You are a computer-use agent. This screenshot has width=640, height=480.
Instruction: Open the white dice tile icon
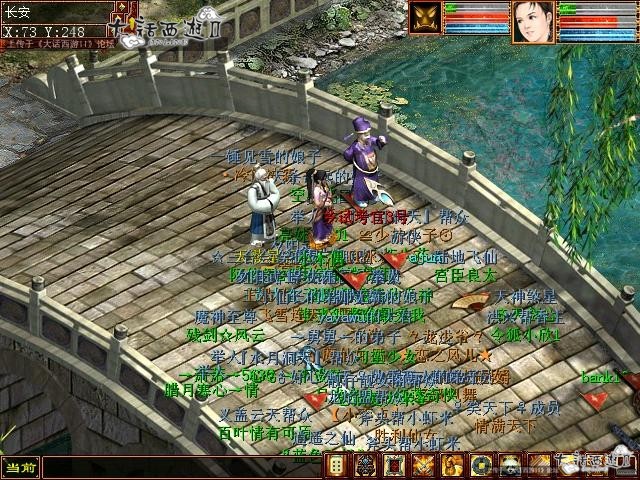tap(340, 466)
